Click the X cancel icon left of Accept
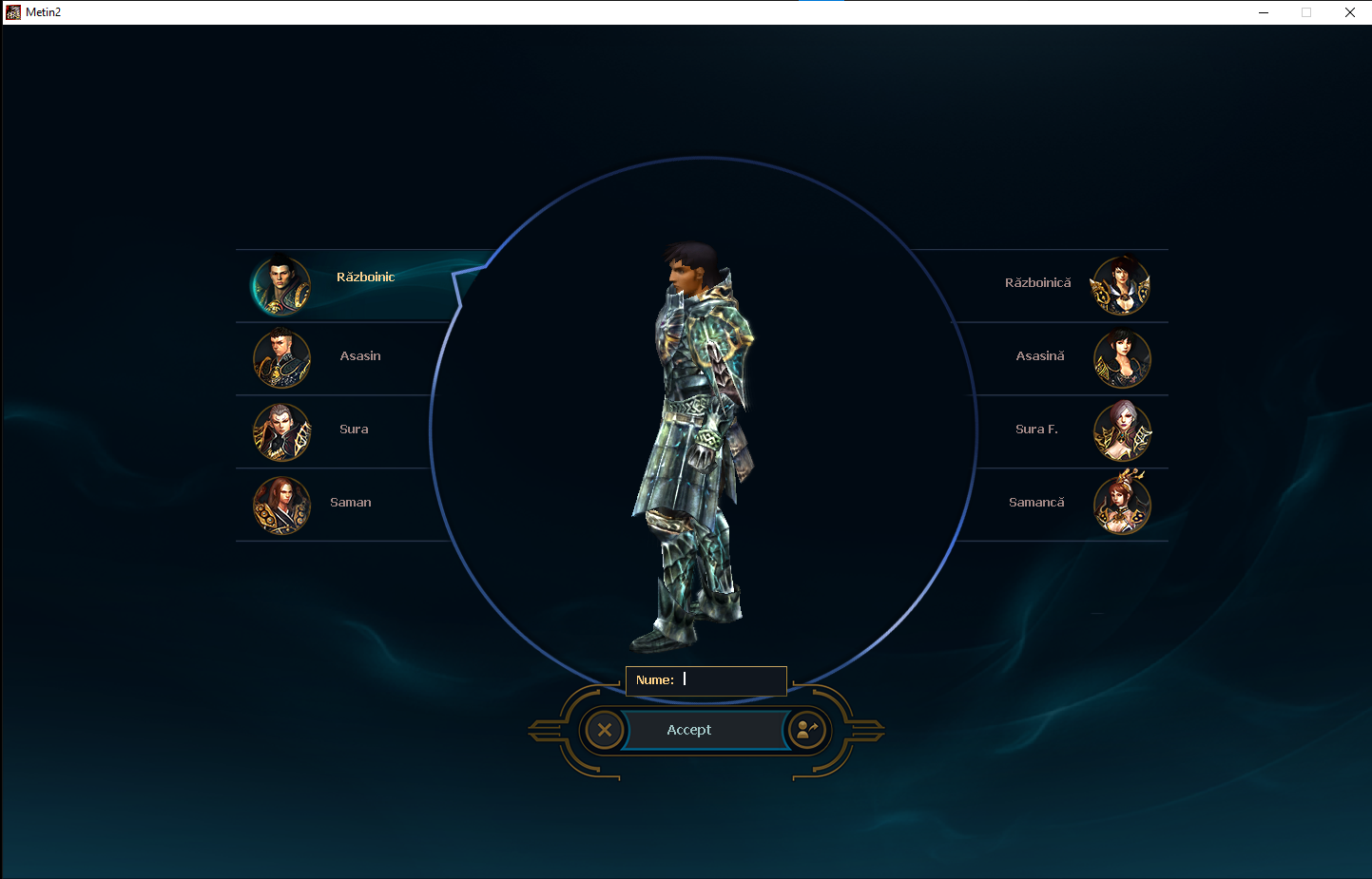The width and height of the screenshot is (1372, 879). point(605,730)
